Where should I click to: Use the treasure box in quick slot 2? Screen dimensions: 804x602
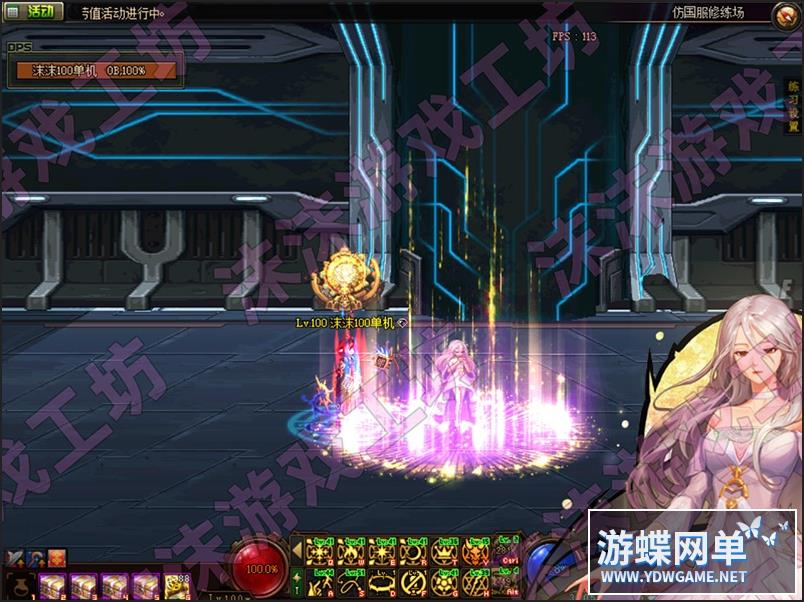[x=51, y=586]
